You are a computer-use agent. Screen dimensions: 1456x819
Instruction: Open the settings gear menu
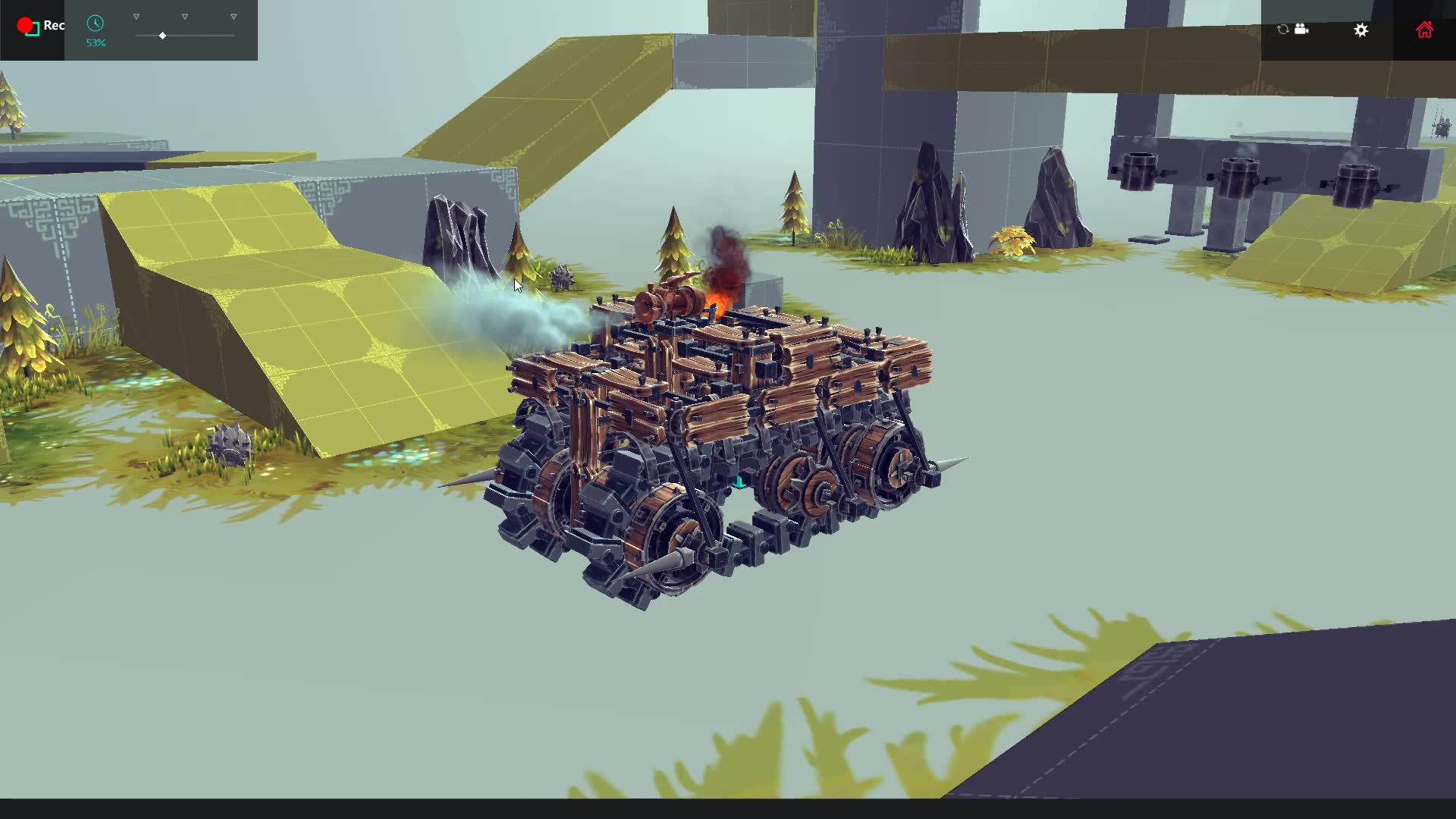pyautogui.click(x=1361, y=30)
